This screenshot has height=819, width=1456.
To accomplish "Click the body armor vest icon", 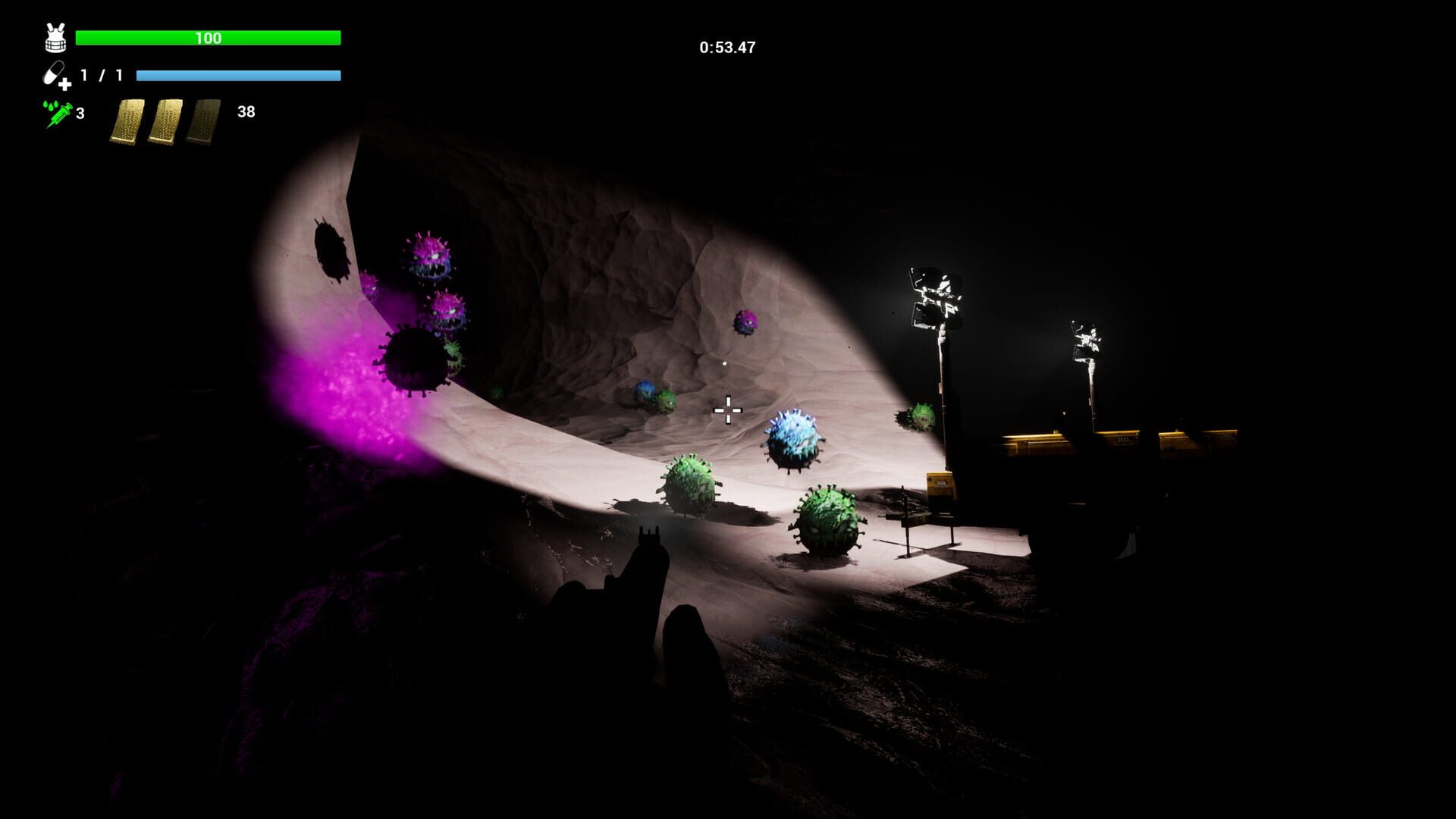I will 53,35.
